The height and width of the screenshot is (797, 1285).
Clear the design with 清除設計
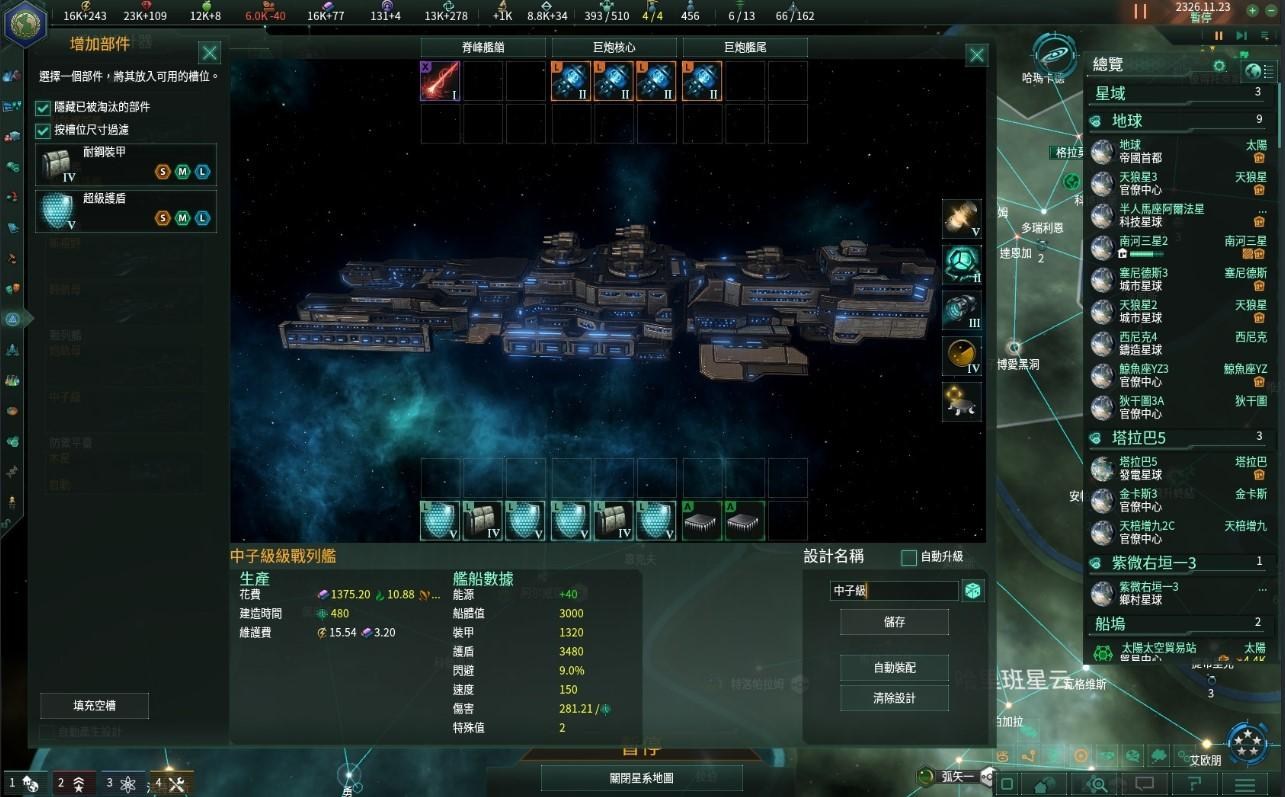point(894,698)
